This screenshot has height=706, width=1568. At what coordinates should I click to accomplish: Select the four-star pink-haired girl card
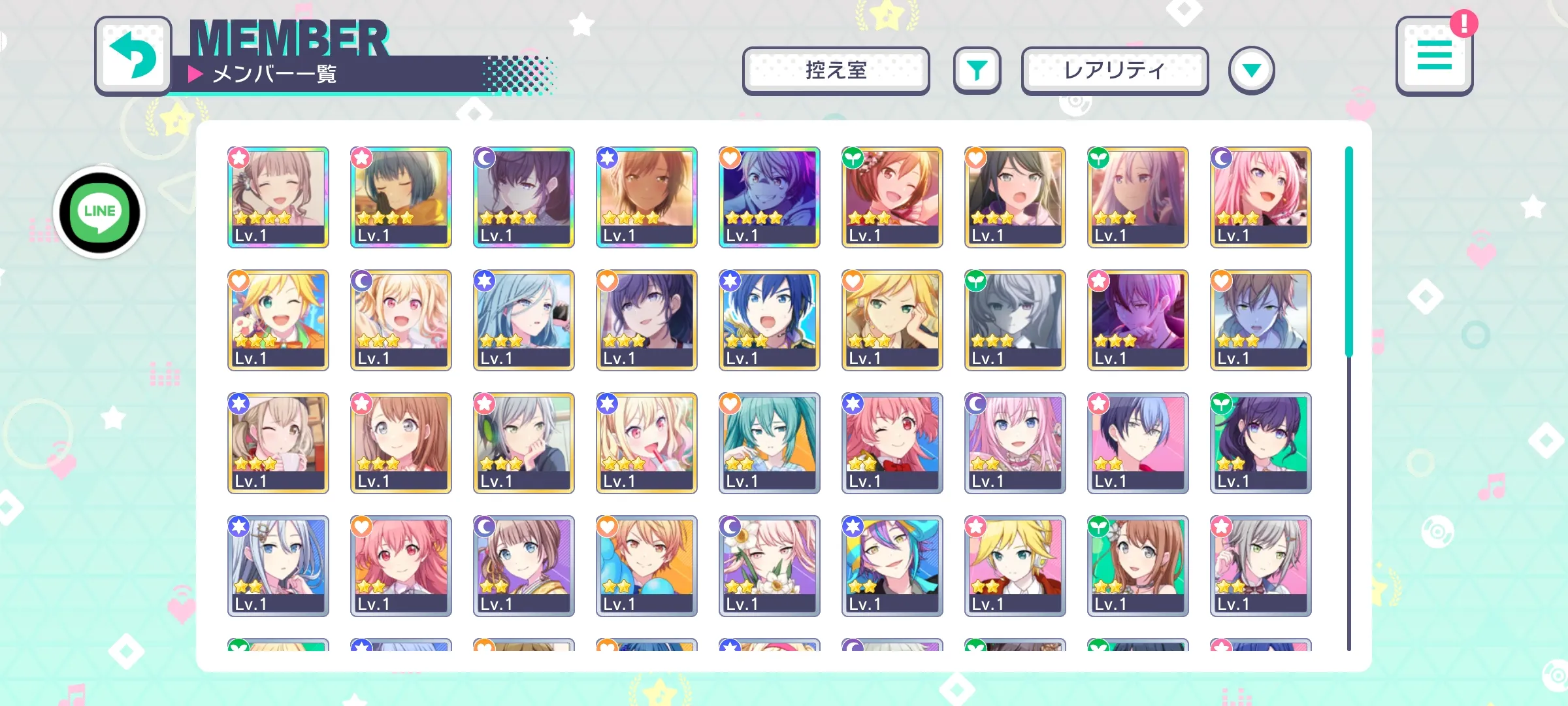click(1261, 197)
